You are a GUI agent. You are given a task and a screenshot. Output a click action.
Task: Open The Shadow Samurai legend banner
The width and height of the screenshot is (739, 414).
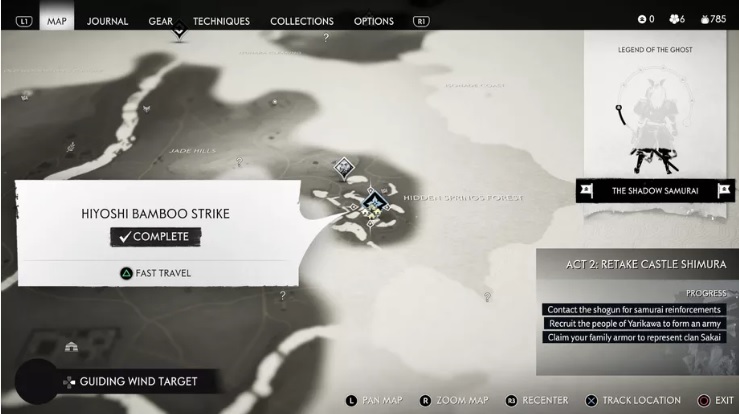coord(654,190)
